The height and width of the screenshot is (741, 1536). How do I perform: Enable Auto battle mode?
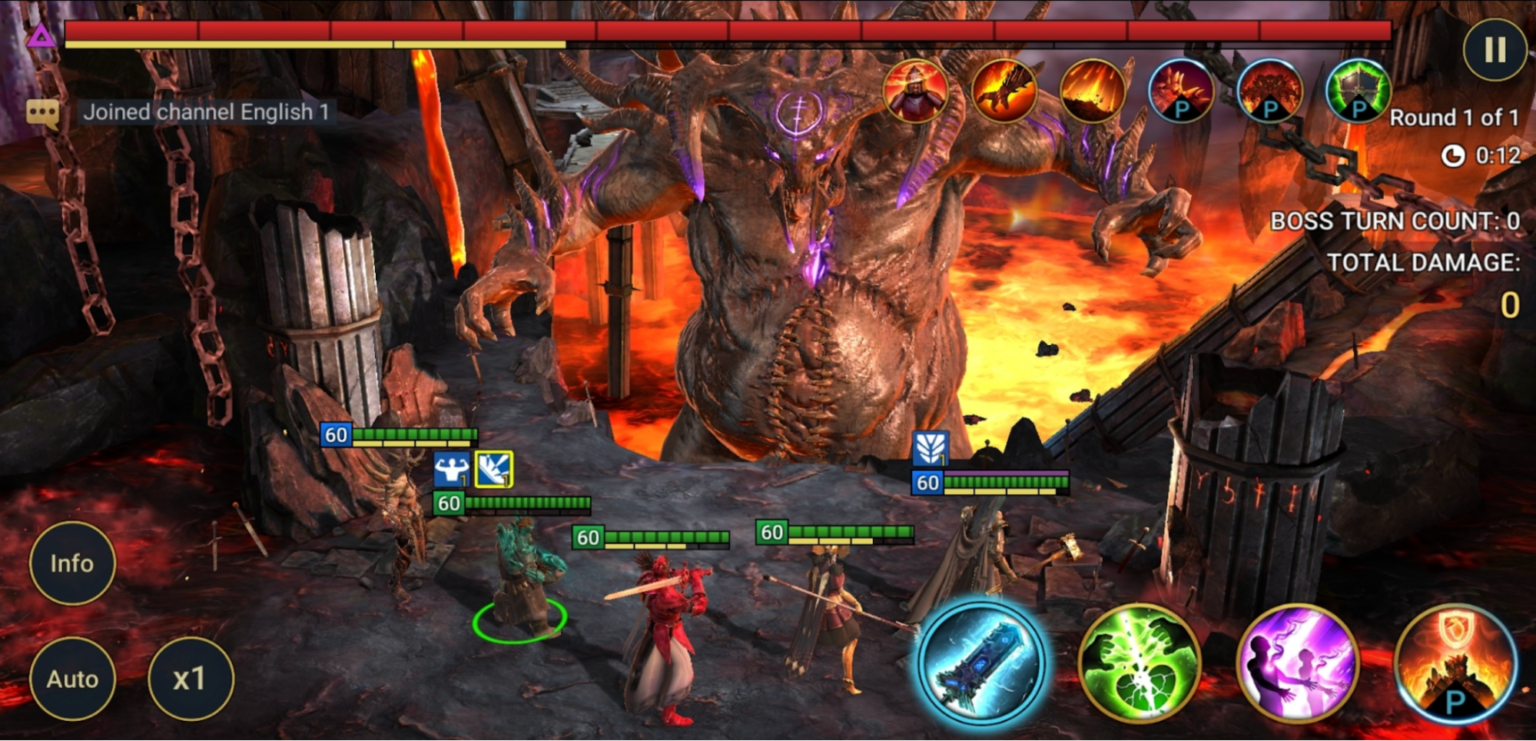pyautogui.click(x=73, y=680)
